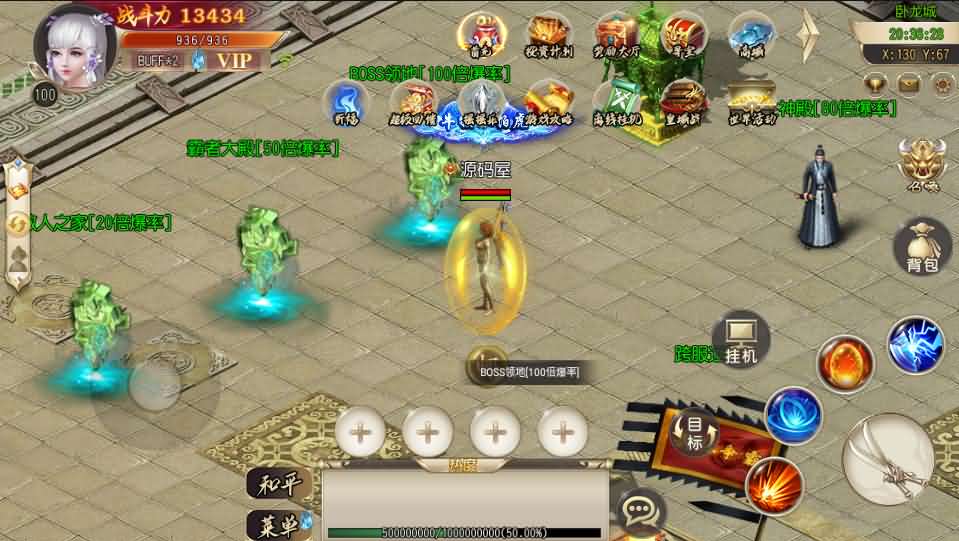The width and height of the screenshot is (959, 541).
Task: Collapse the top icon bar arrow
Action: (x=809, y=36)
